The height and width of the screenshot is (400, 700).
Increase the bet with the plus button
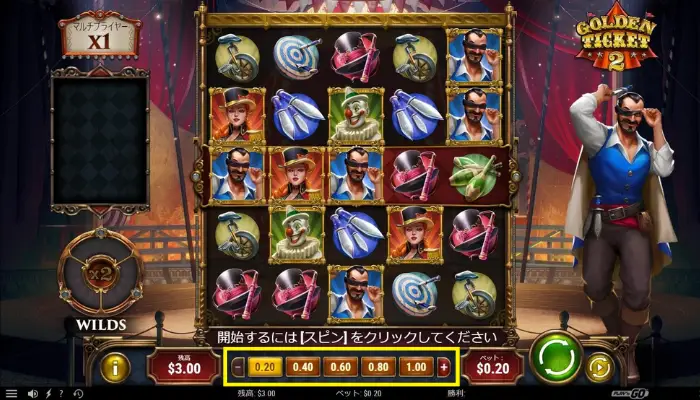(444, 367)
